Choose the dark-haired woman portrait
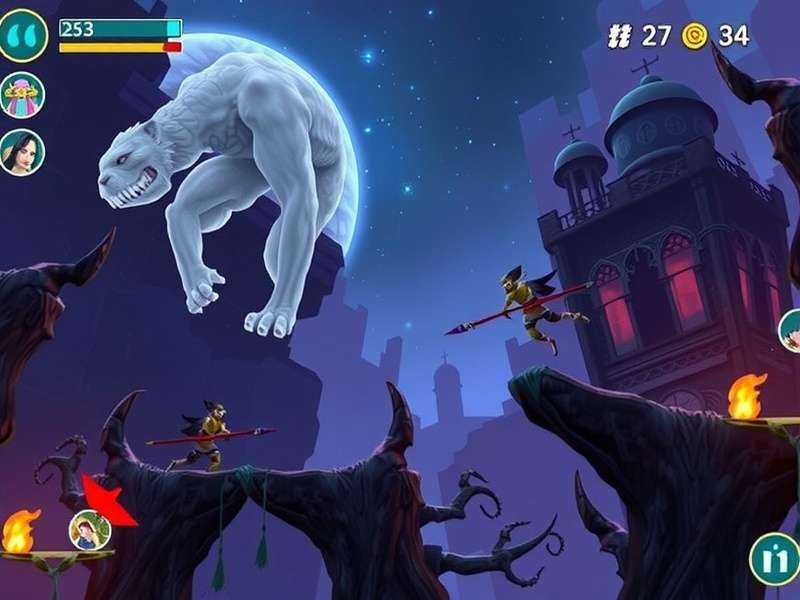Screen dimensions: 800x600 22,152
